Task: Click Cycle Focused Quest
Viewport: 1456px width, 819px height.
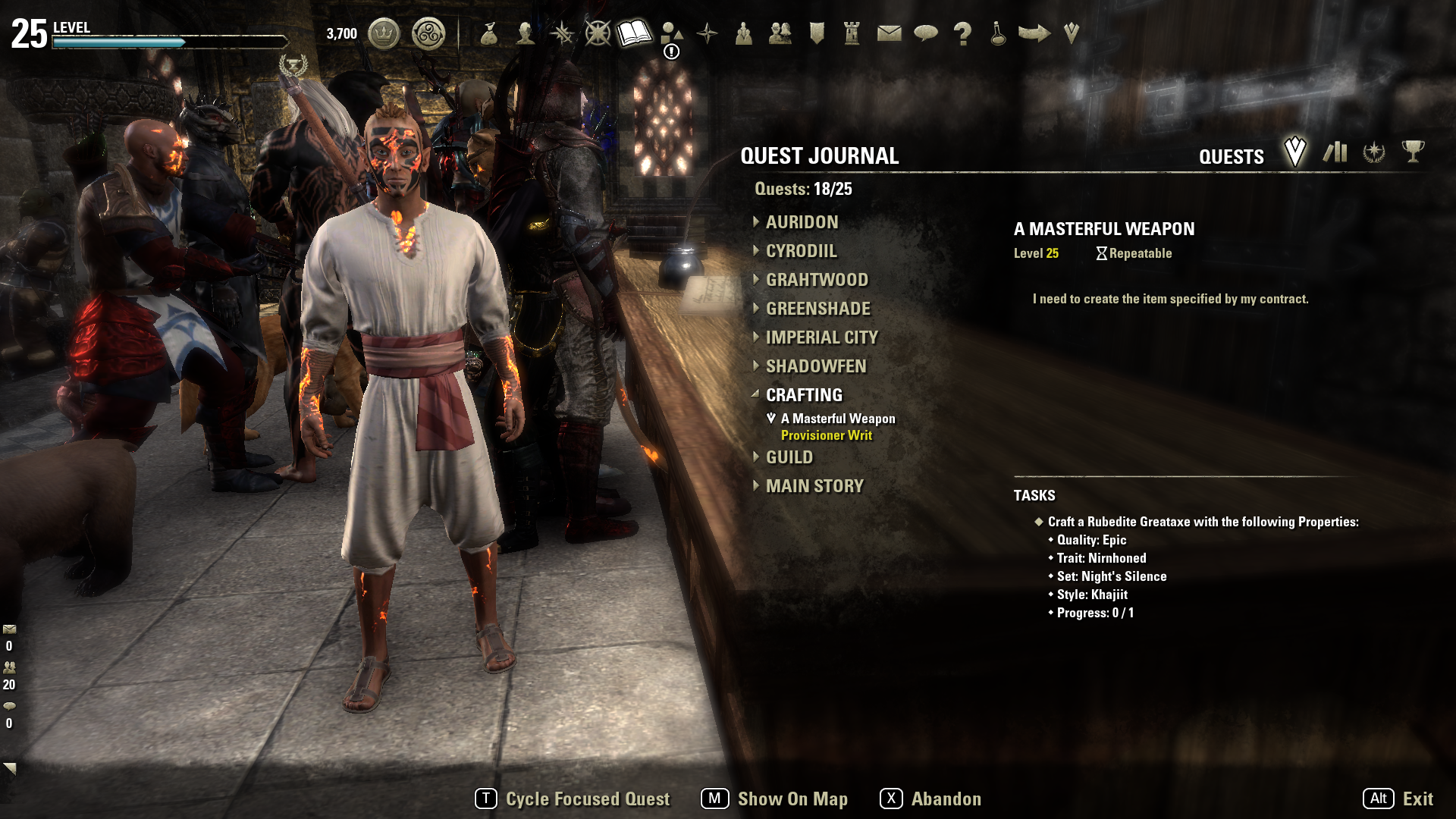Action: coord(573,799)
